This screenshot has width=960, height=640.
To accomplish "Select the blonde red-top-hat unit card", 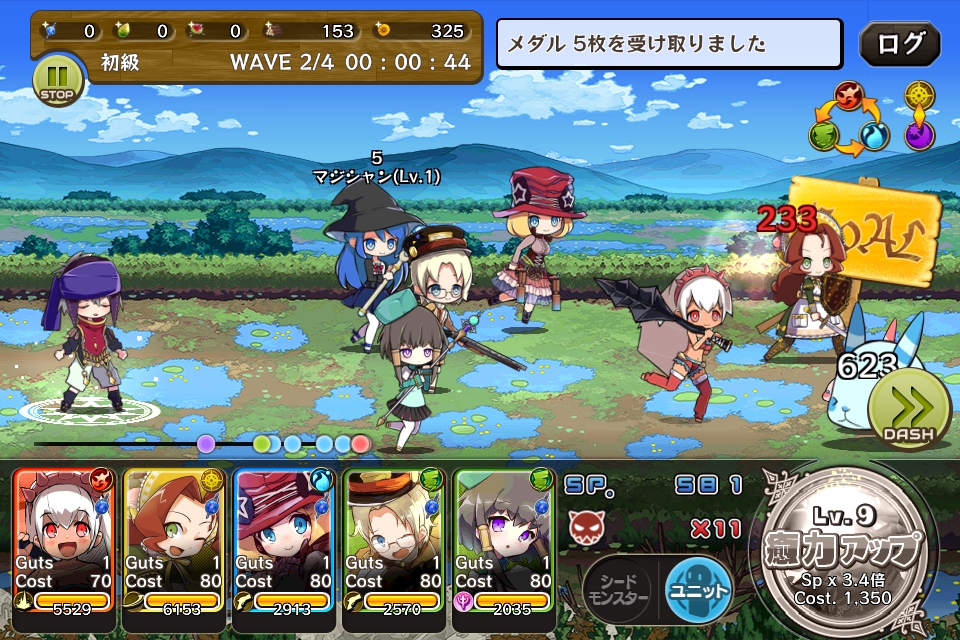I will pos(284,540).
